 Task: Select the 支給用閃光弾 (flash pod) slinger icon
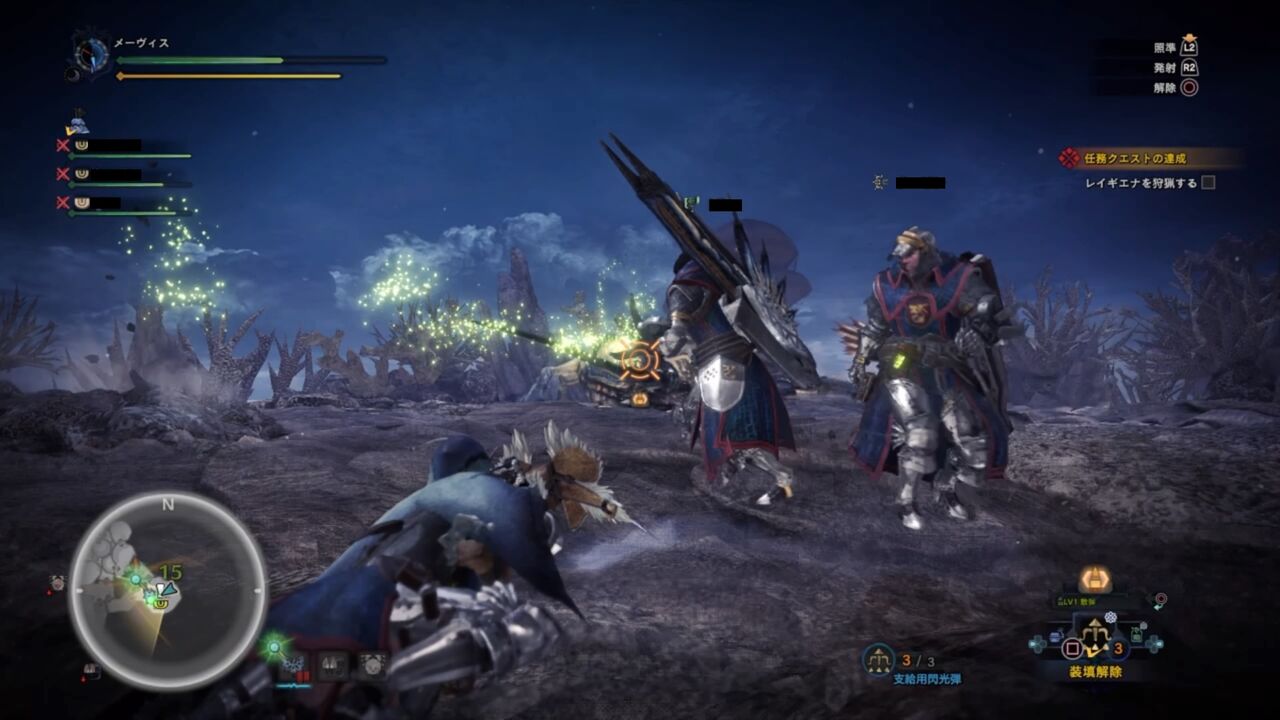point(878,659)
